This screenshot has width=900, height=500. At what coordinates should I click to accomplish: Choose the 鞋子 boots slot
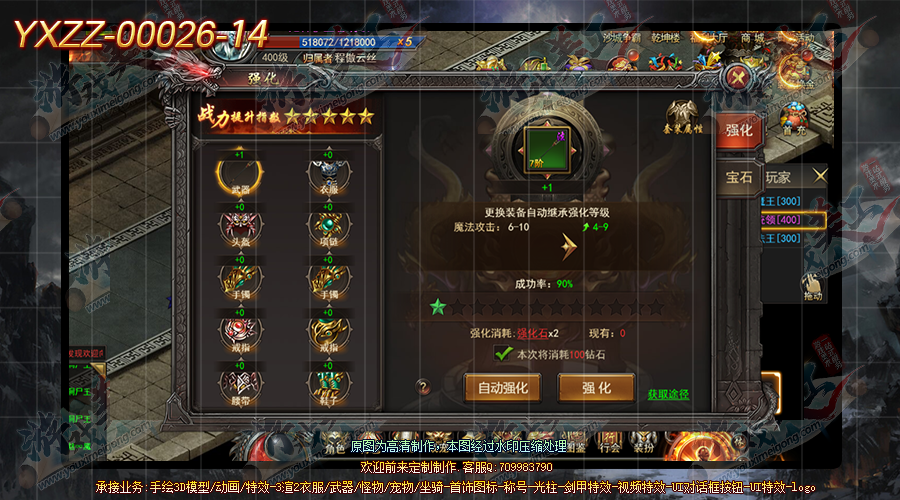[x=327, y=381]
